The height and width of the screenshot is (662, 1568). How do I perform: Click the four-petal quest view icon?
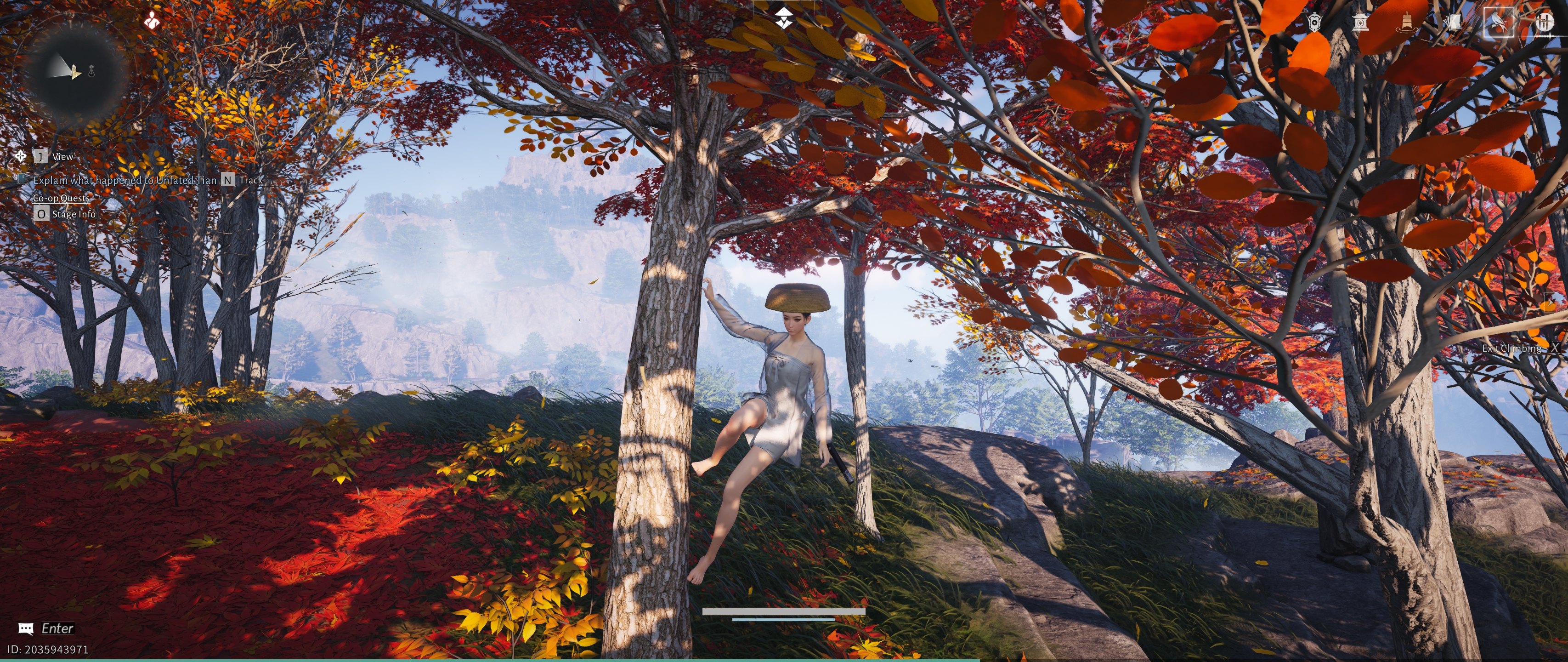coord(21,156)
